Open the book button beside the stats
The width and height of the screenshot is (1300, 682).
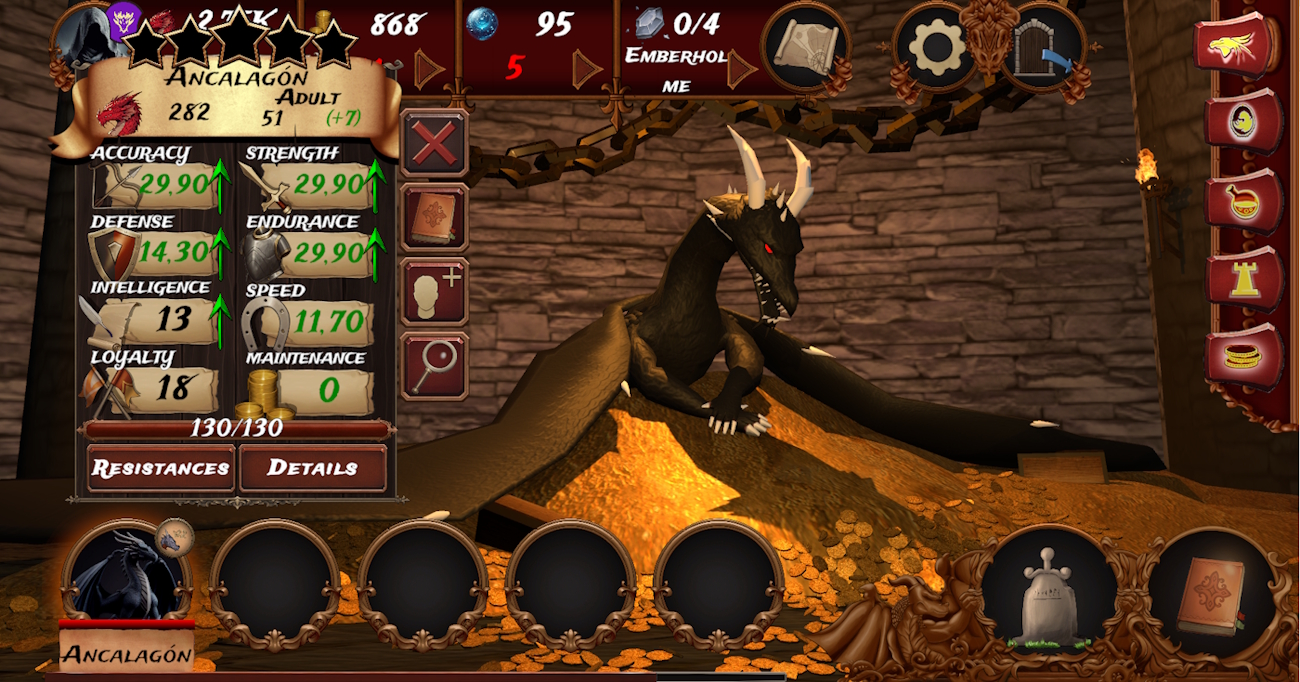point(434,217)
